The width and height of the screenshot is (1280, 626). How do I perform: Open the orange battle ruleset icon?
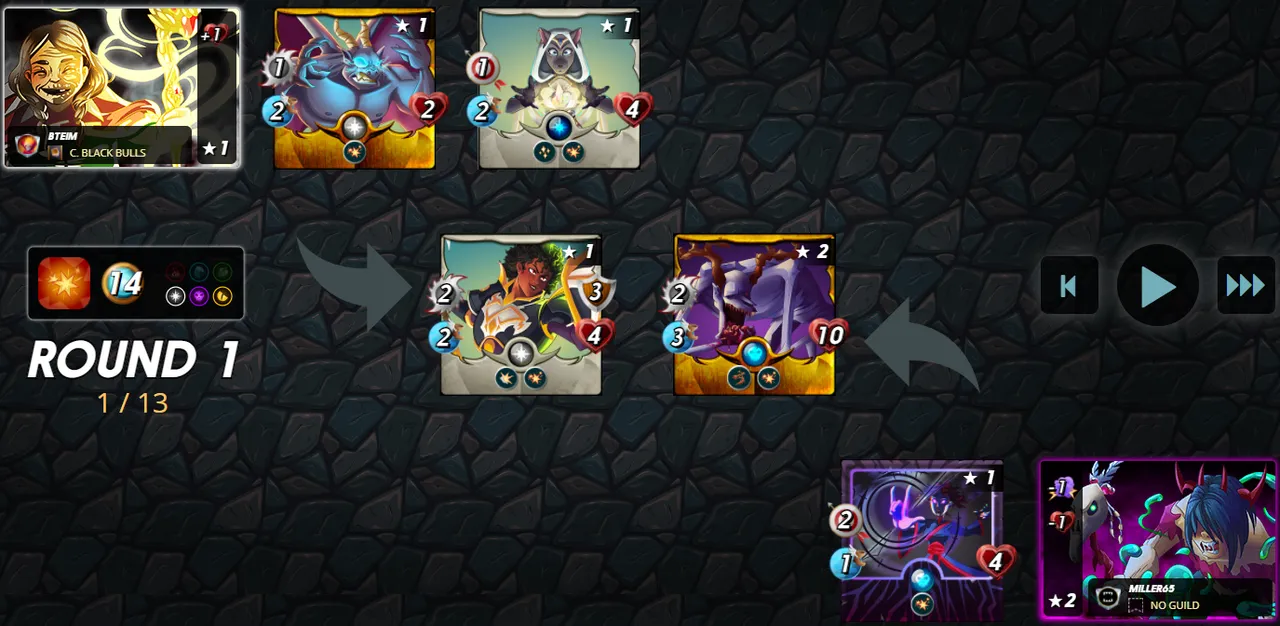click(64, 283)
